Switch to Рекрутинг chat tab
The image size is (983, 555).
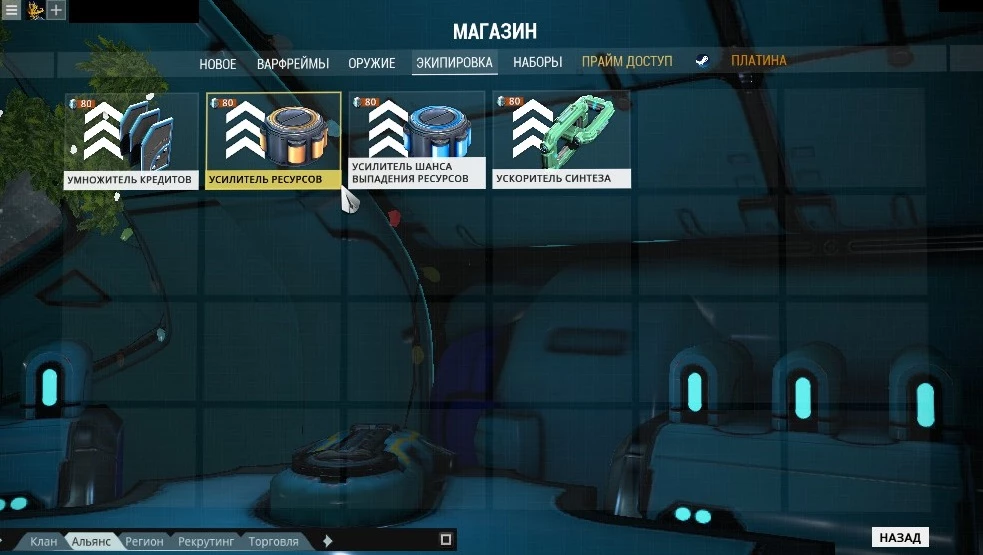(206, 542)
